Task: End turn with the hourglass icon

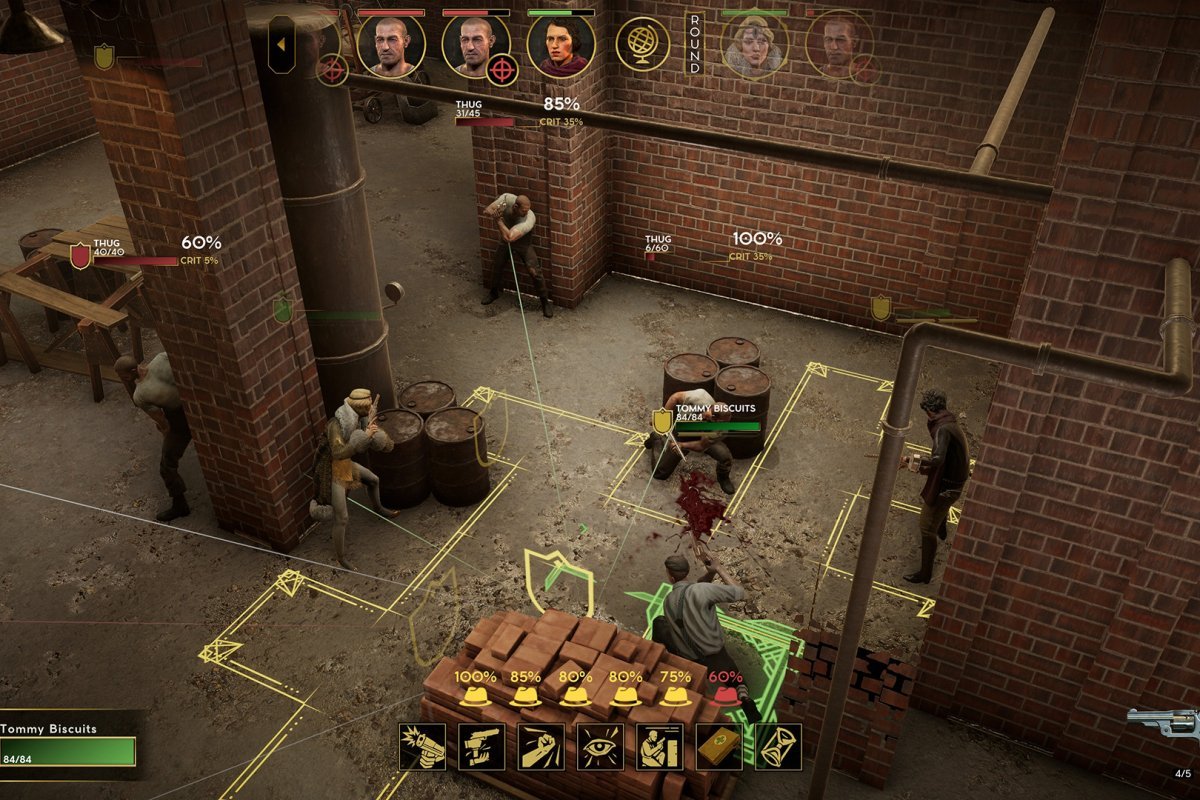Action: 778,747
